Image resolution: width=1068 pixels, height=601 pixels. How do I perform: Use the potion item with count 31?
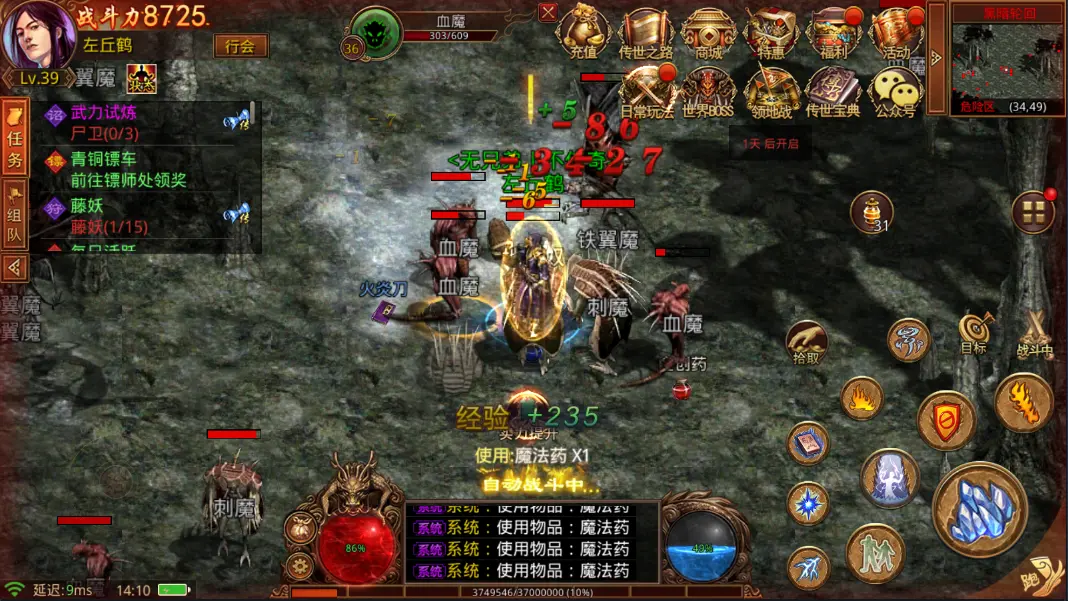coord(871,212)
